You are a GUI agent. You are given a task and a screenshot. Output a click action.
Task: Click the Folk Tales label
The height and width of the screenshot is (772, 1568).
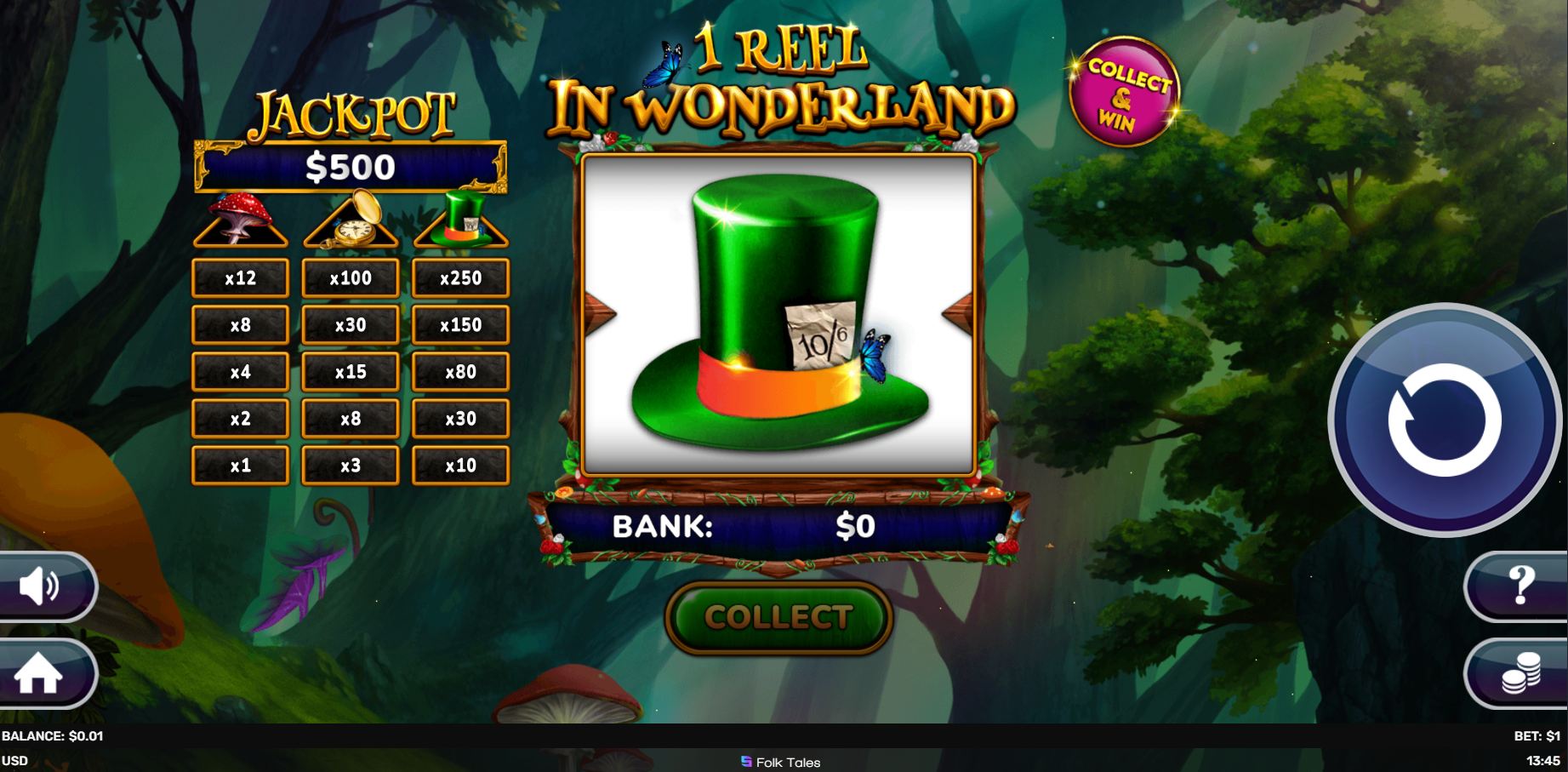pyautogui.click(x=784, y=762)
